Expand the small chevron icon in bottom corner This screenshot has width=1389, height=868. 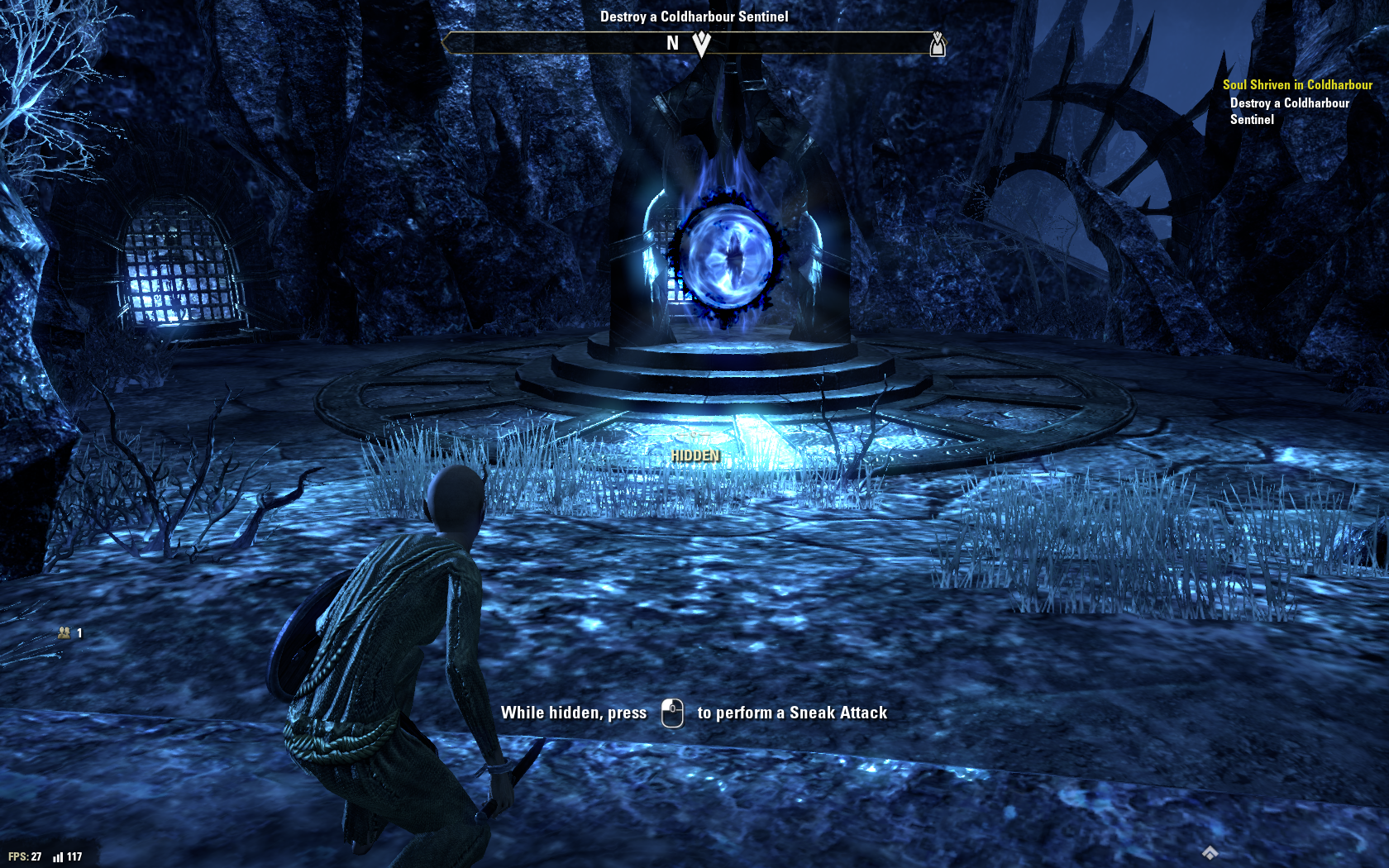click(1210, 852)
